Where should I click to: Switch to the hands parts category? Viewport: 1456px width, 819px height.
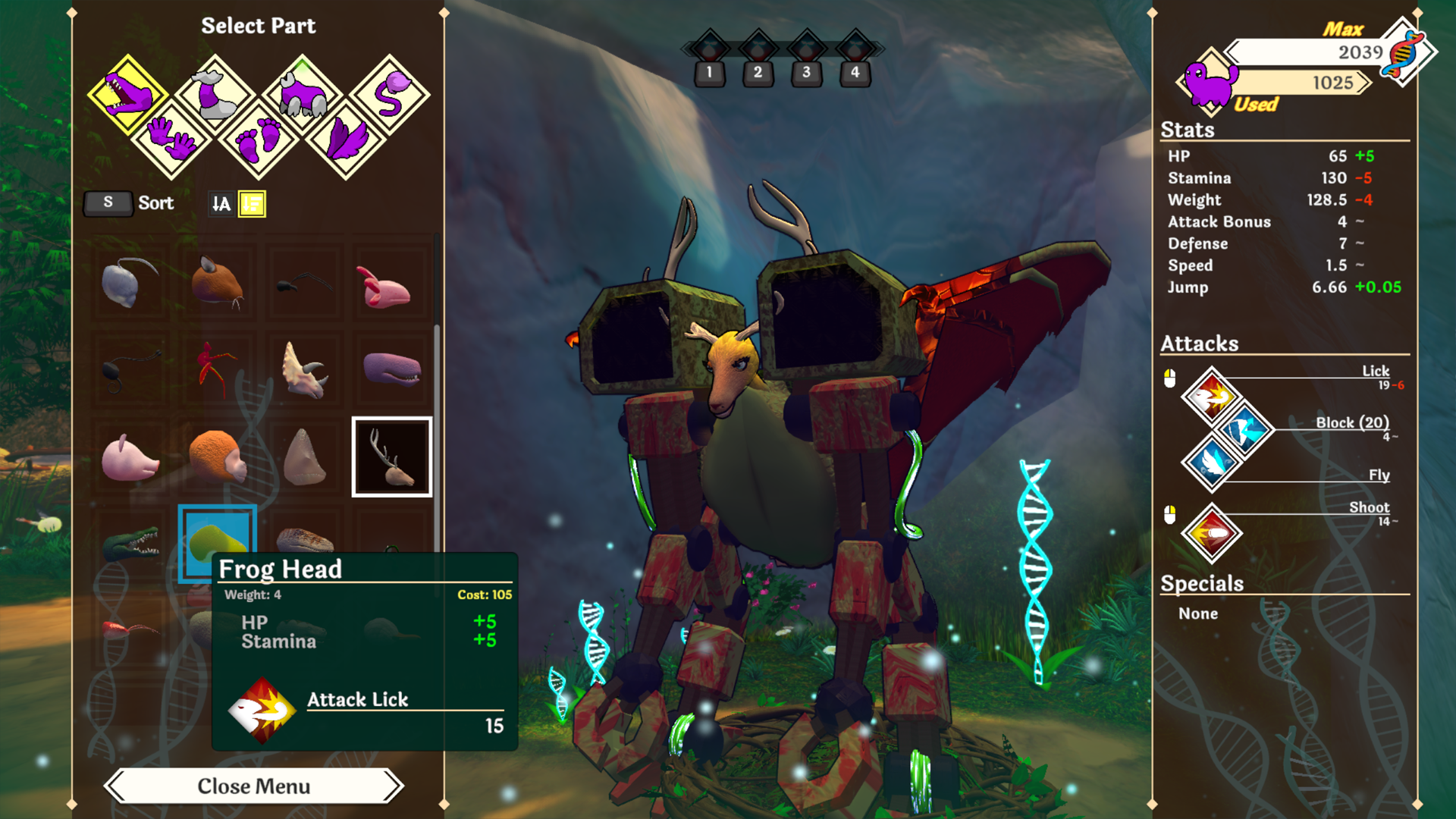click(171, 138)
